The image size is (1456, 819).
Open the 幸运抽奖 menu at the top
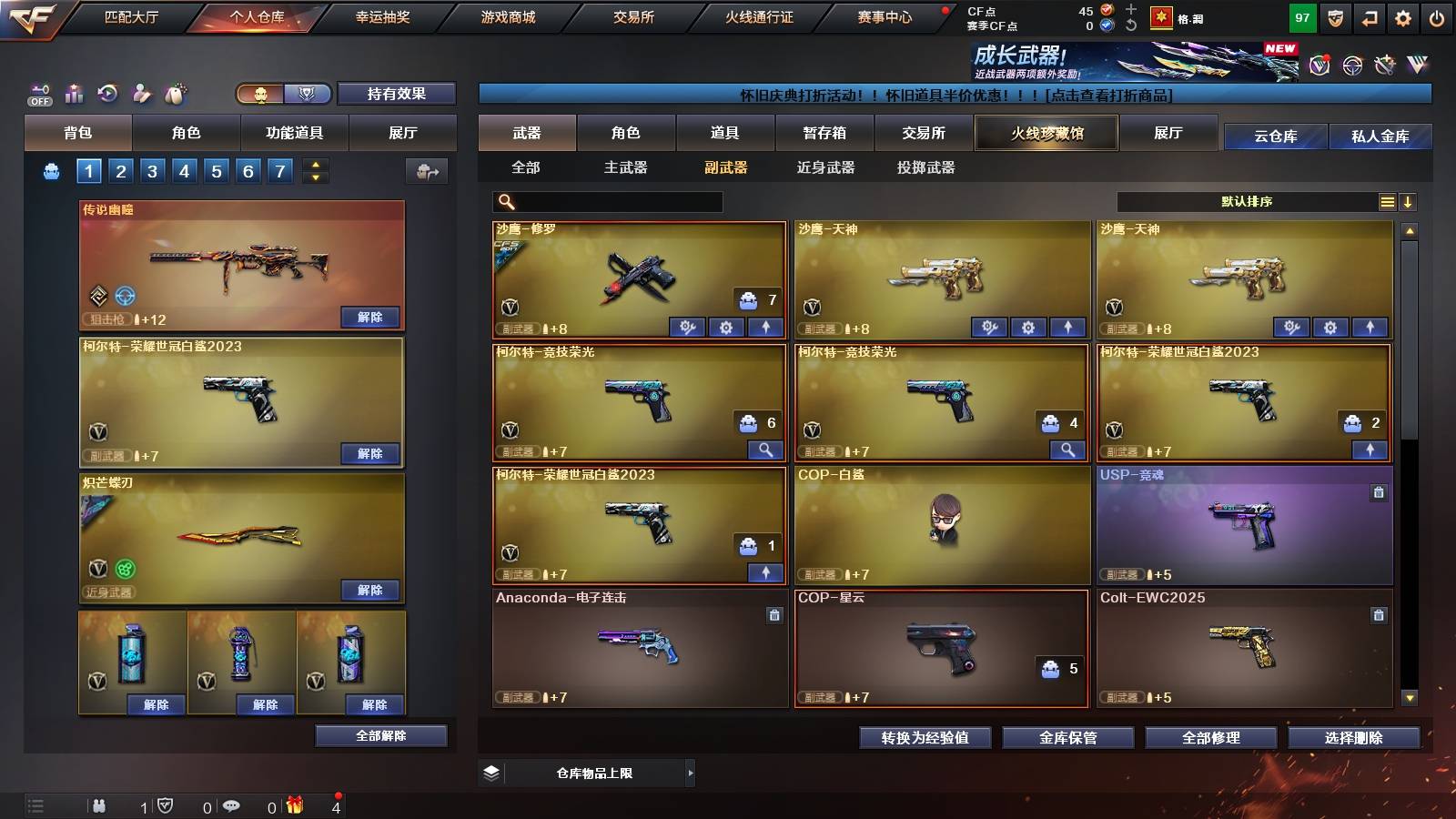[381, 15]
